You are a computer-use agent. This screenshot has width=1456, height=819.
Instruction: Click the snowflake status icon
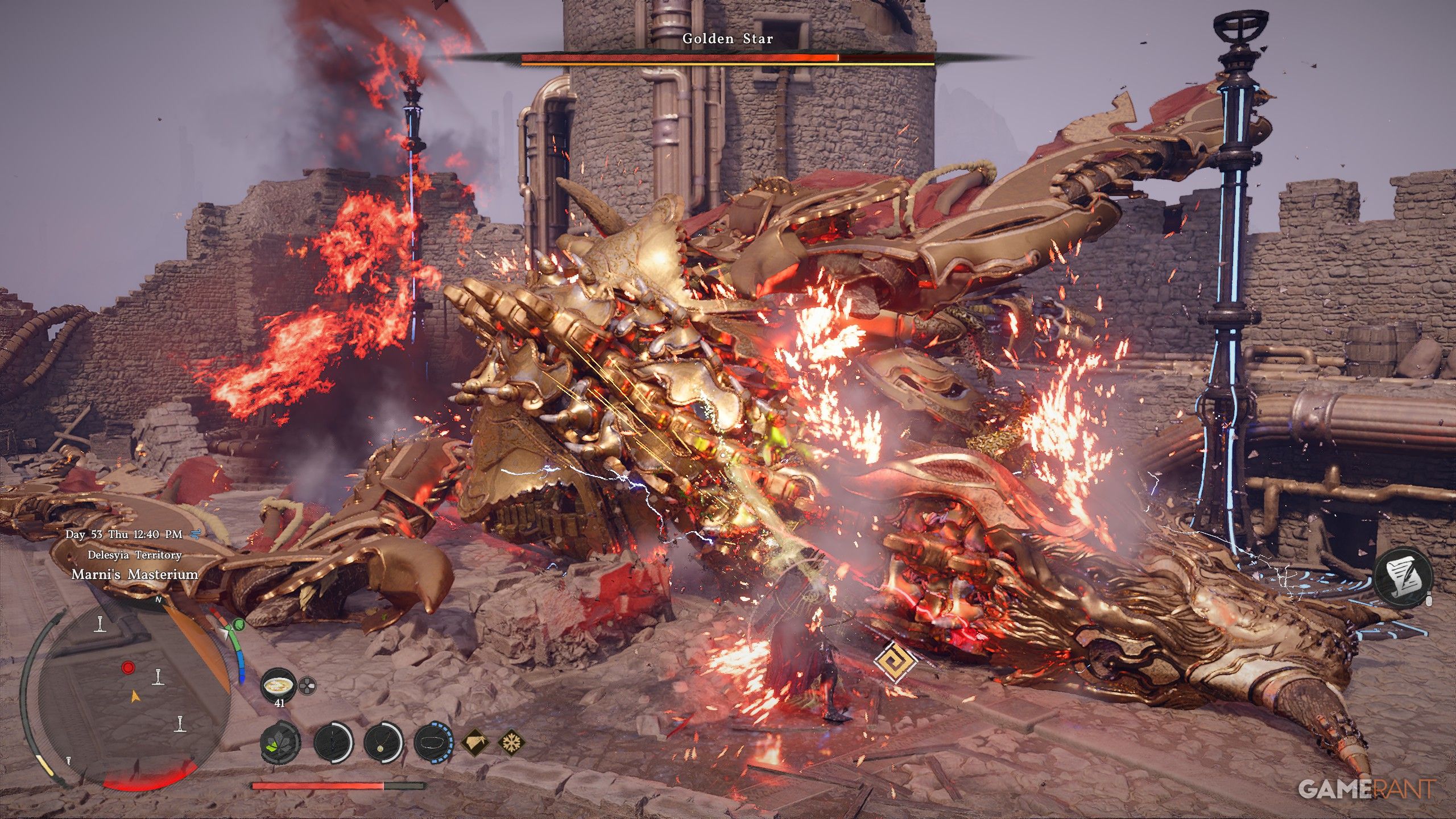click(x=511, y=742)
